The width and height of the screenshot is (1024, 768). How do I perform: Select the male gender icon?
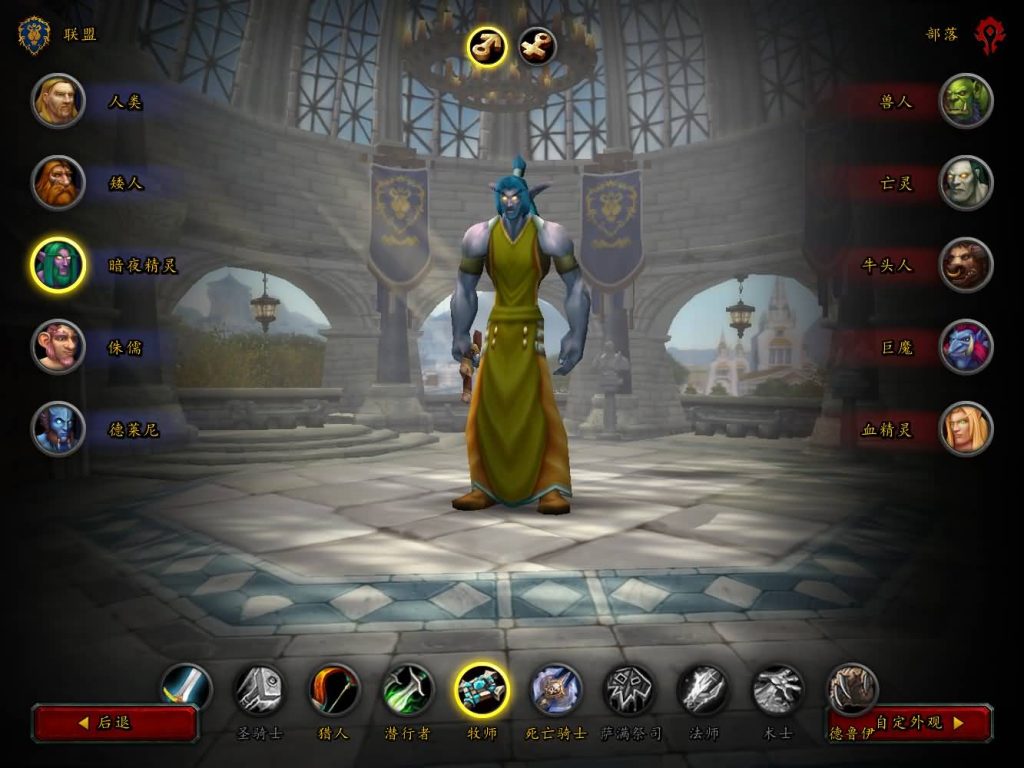(487, 47)
